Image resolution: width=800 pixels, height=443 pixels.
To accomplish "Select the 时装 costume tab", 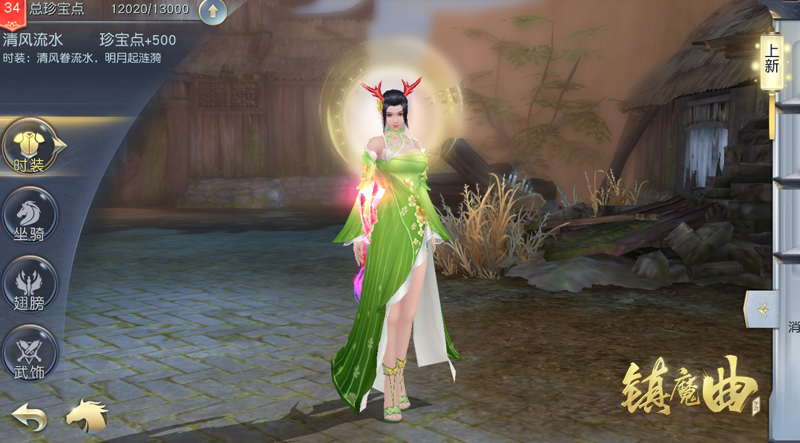I will click(x=30, y=147).
